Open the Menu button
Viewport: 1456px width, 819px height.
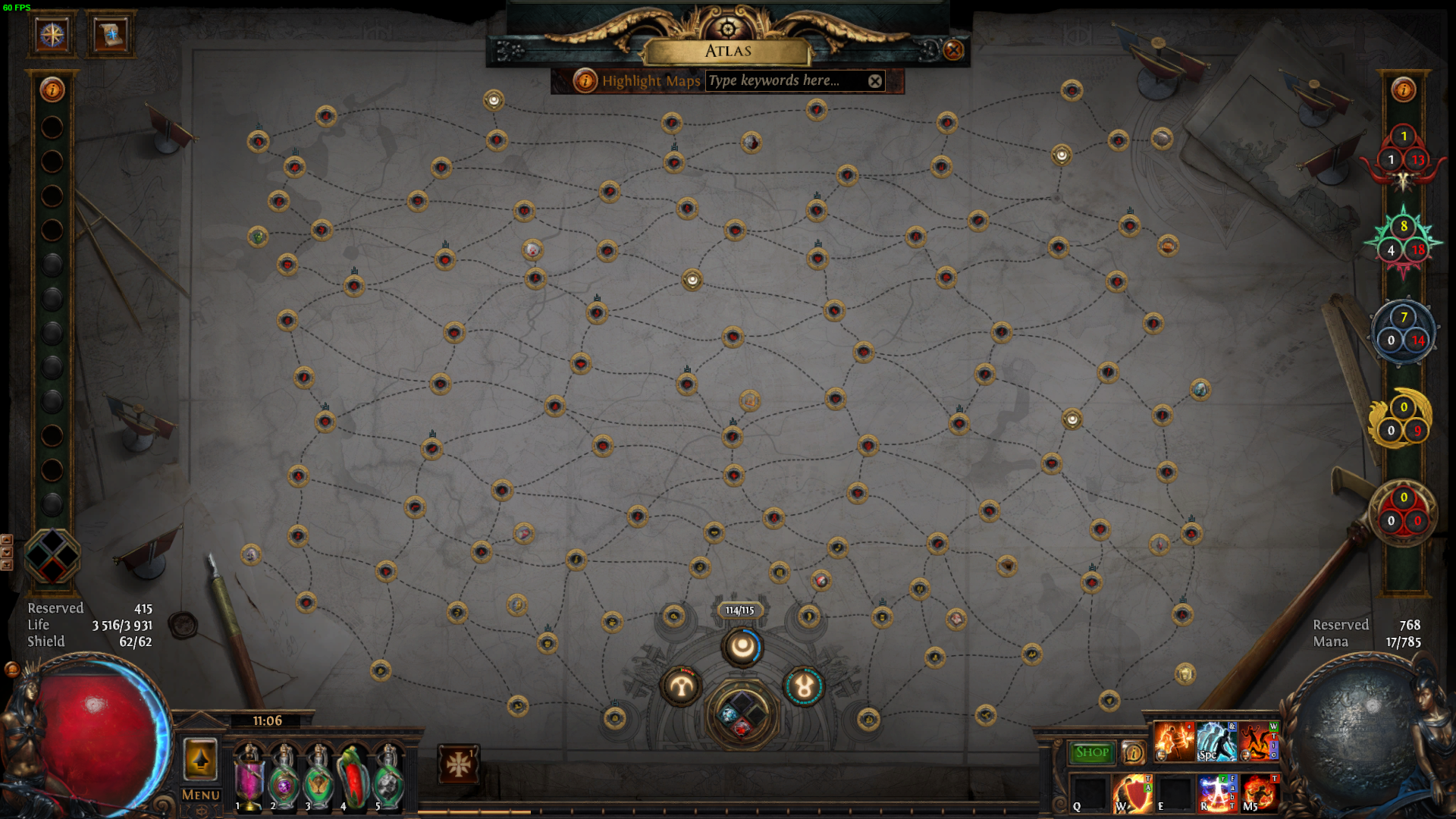point(201,795)
